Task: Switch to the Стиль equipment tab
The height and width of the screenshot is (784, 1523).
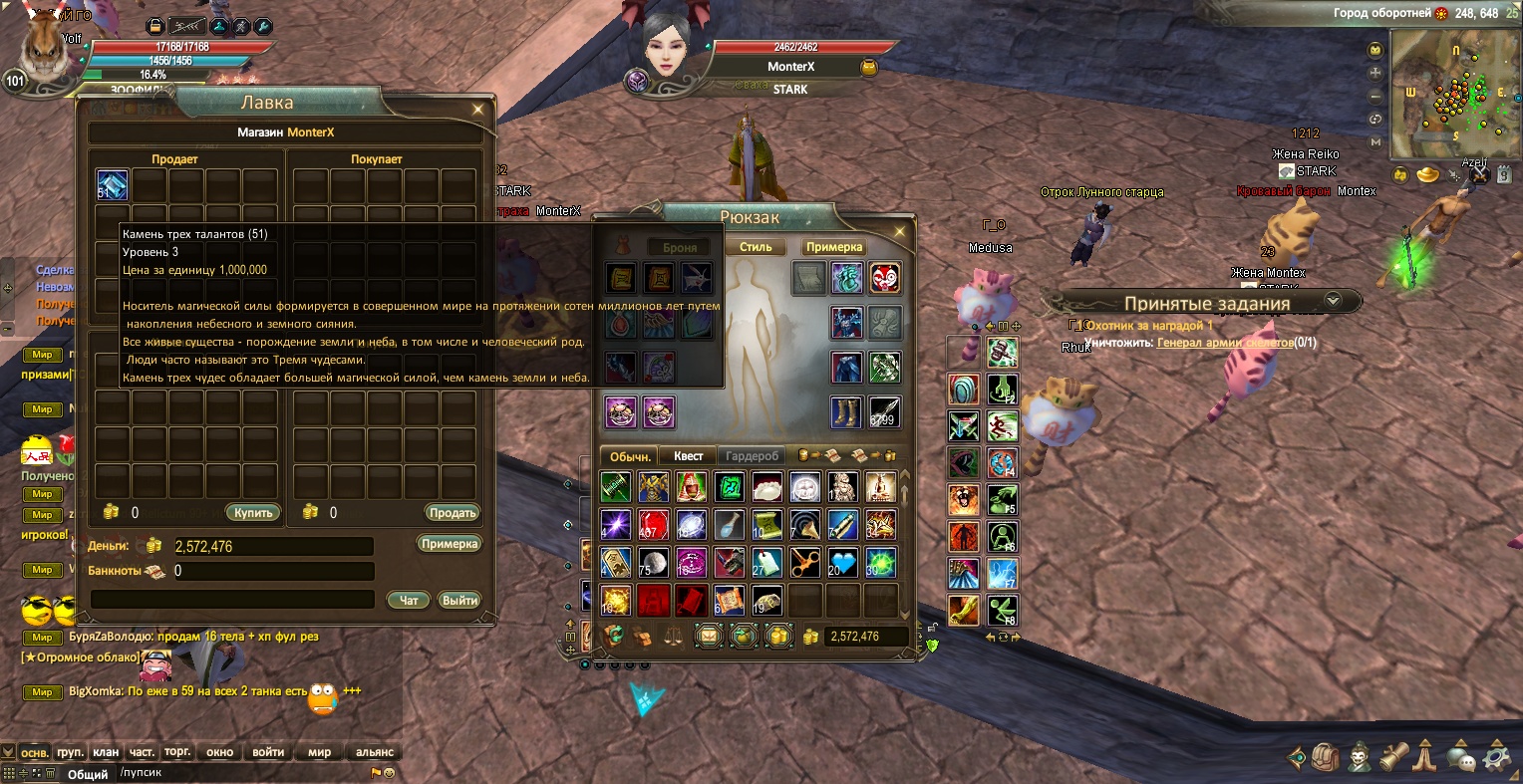Action: point(756,247)
